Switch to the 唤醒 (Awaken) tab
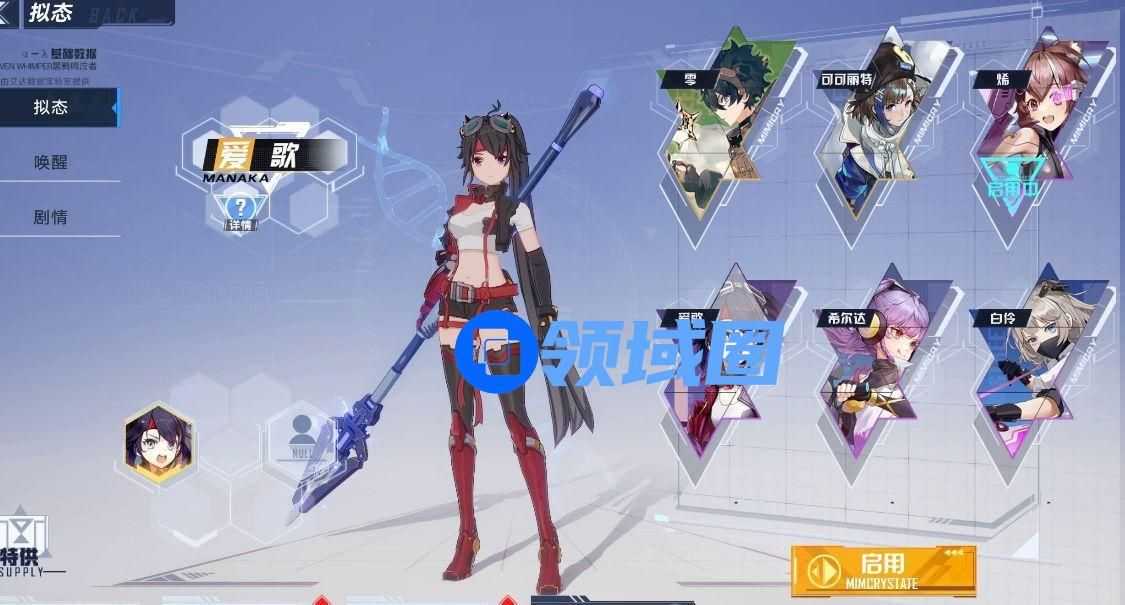 [x=52, y=162]
